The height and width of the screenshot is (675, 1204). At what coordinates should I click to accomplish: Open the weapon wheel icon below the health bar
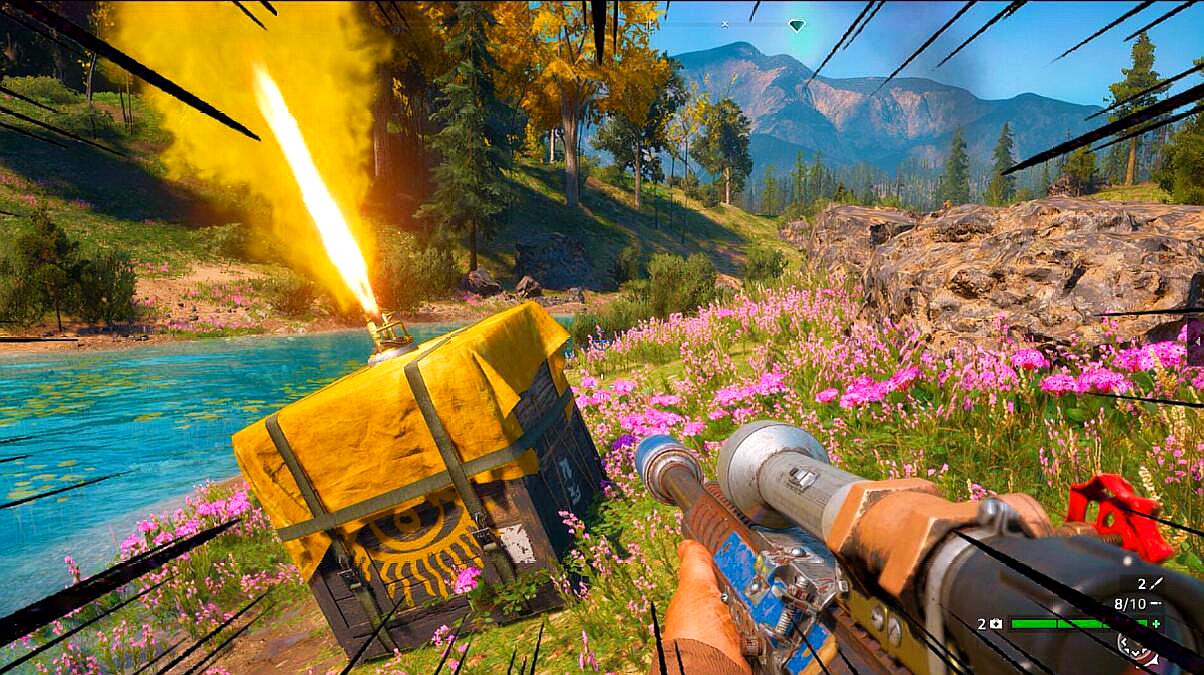point(1140,648)
